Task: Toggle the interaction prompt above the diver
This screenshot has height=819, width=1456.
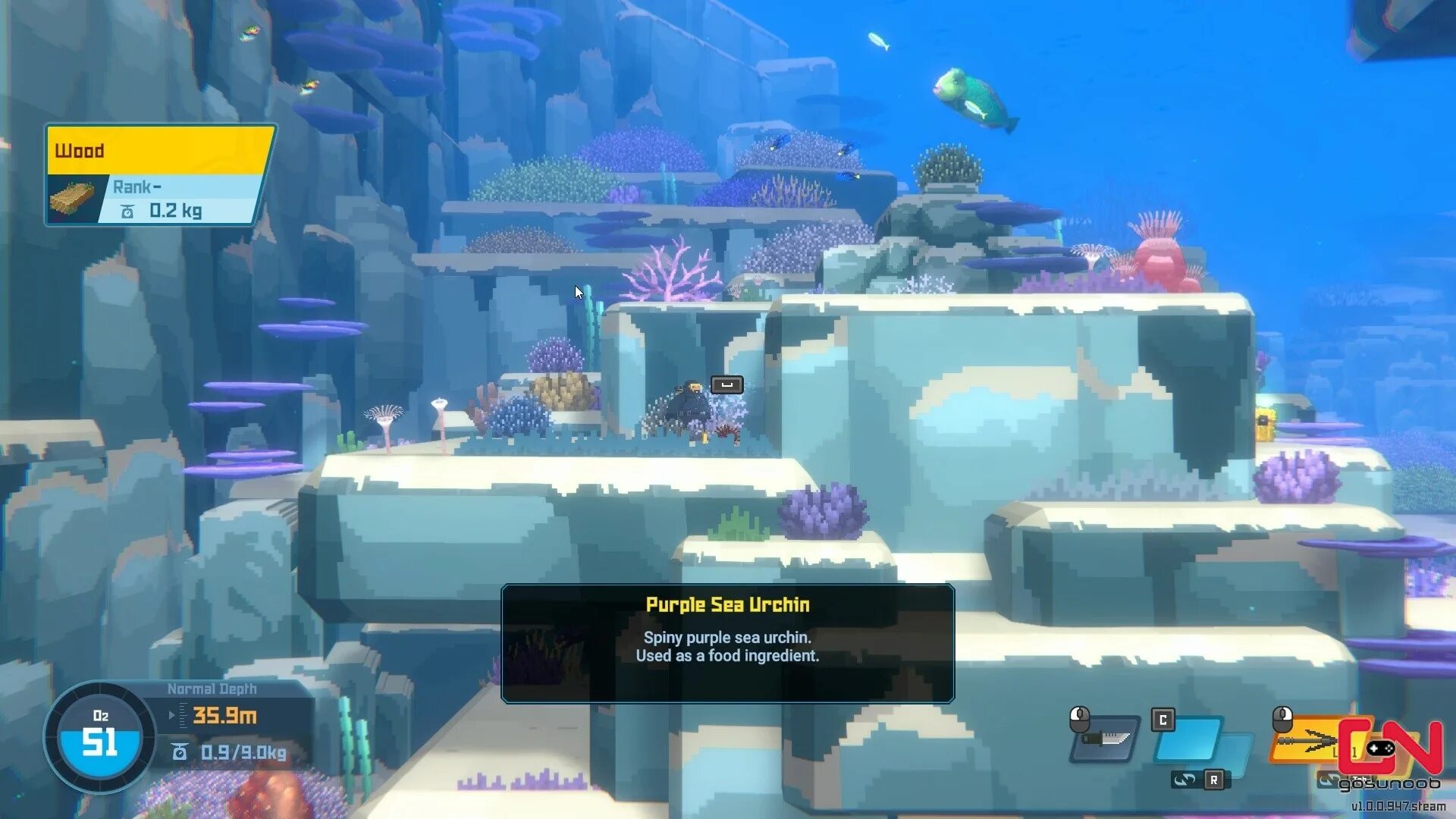Action: pos(726,384)
